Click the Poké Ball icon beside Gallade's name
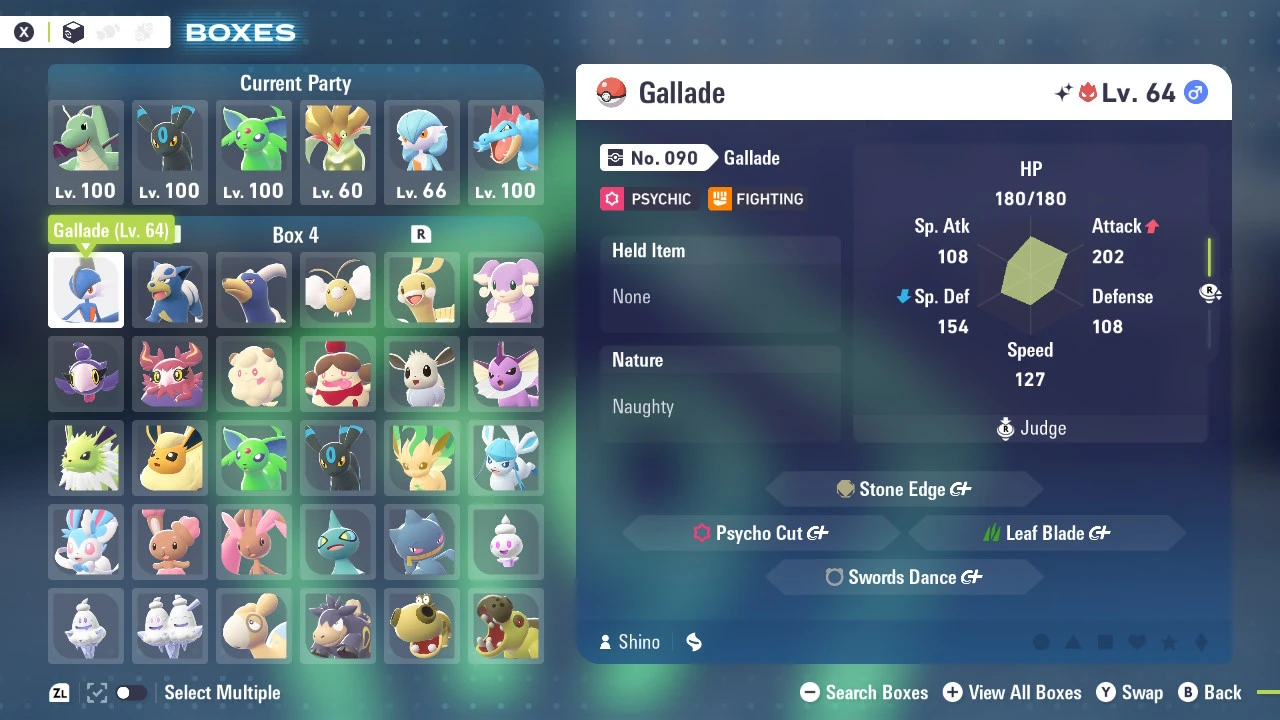The image size is (1280, 720). click(613, 91)
